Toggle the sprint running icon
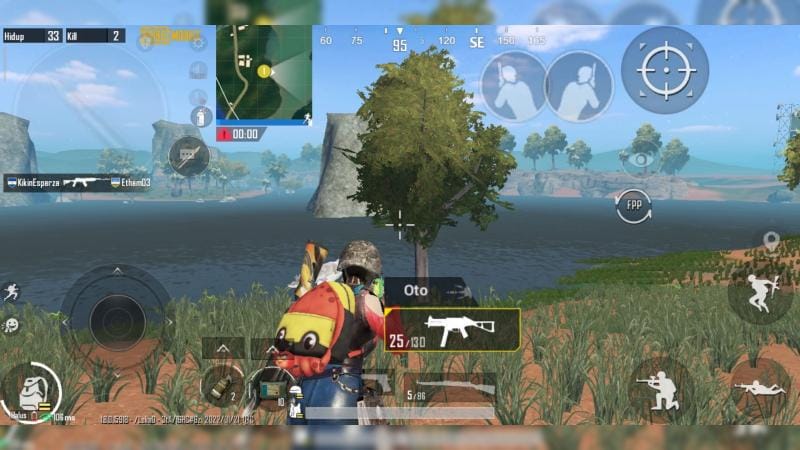The image size is (800, 450). (x=11, y=292)
